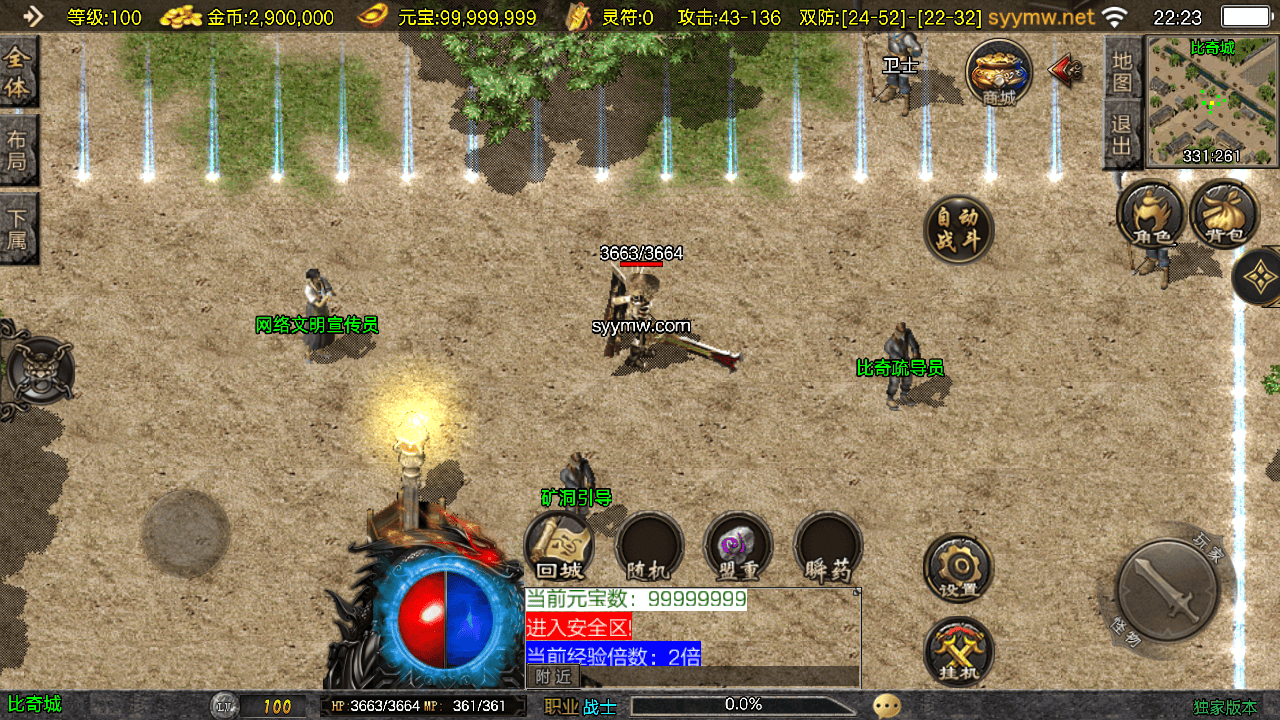
Task: Tap the sword attack button
Action: point(1167,591)
